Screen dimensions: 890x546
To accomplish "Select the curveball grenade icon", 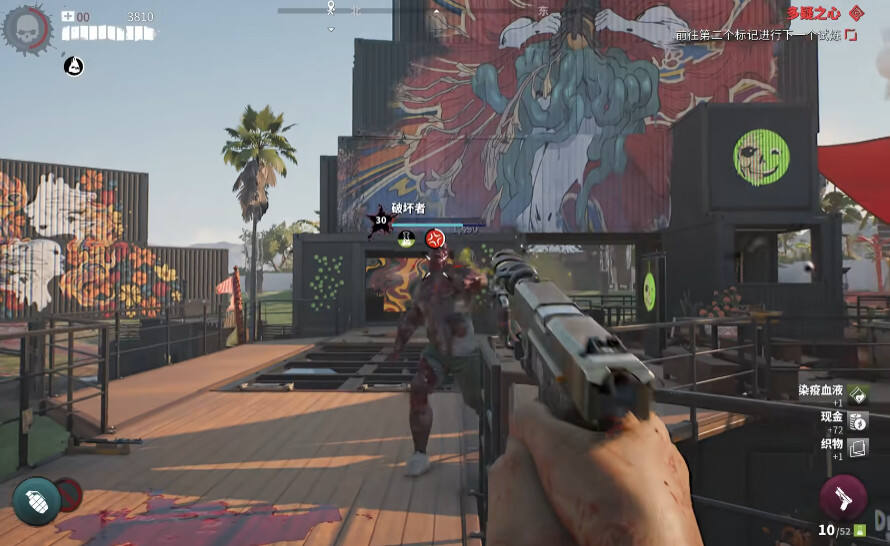I will pos(36,501).
